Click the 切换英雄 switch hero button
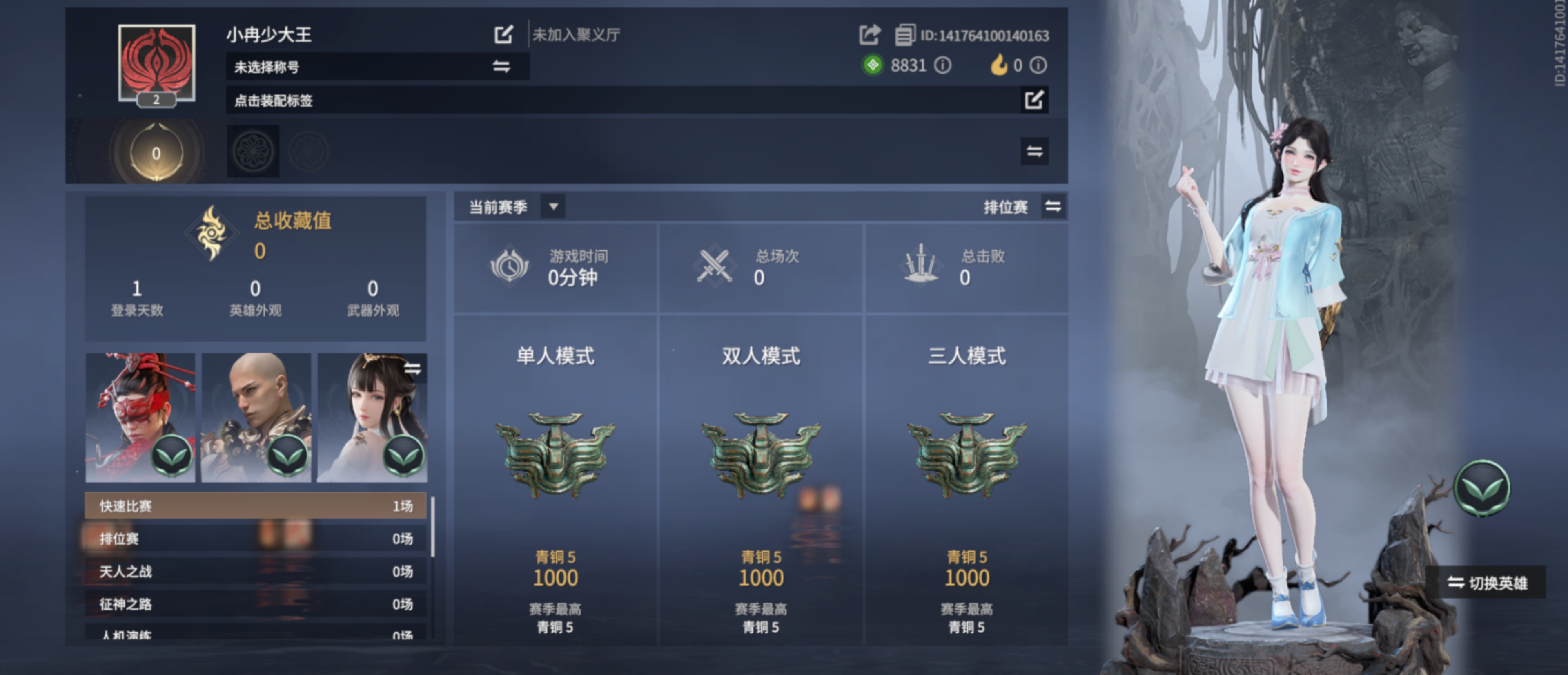The image size is (1568, 675). 1487,583
